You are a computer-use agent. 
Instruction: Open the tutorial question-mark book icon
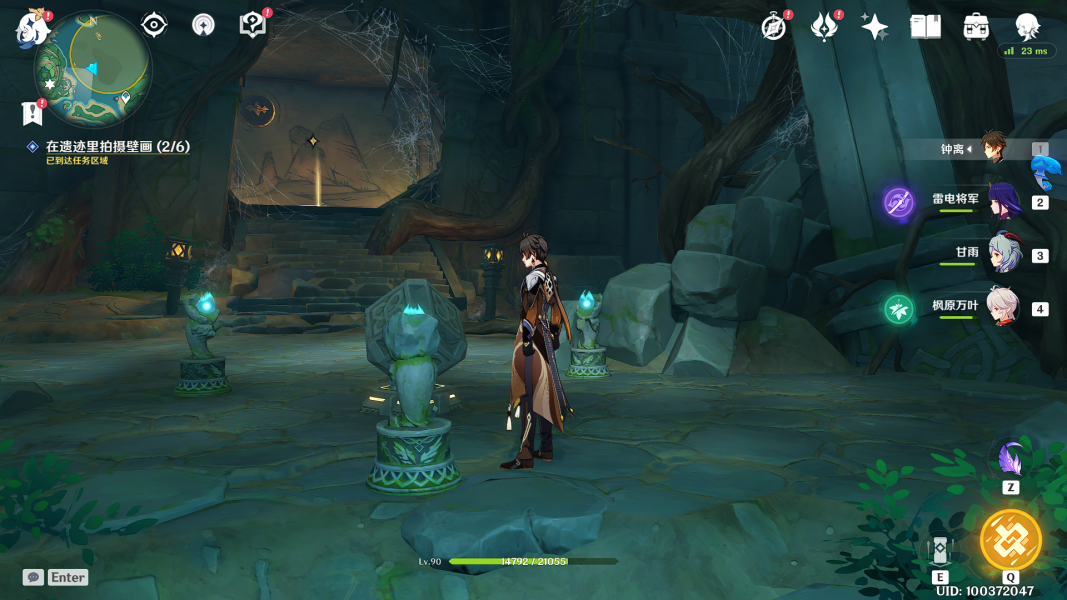pos(253,25)
